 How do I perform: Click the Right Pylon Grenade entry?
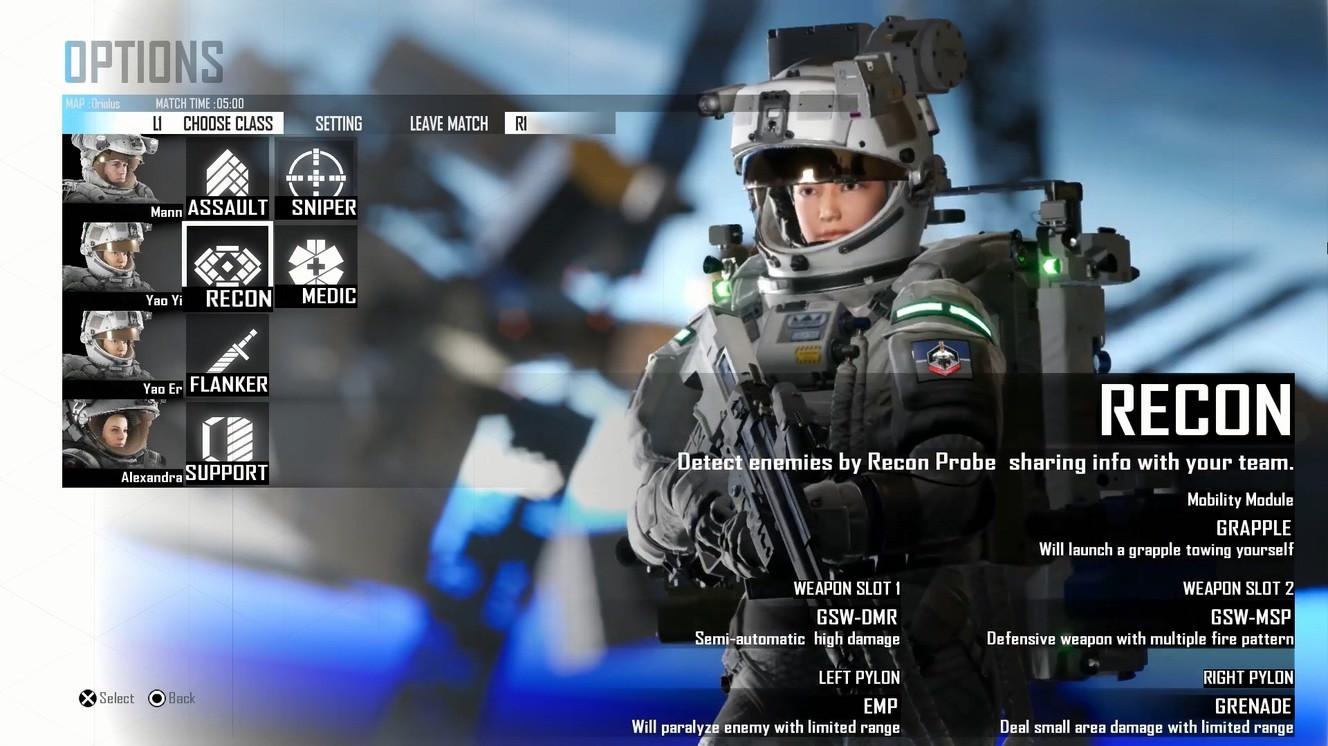pyautogui.click(x=1252, y=706)
